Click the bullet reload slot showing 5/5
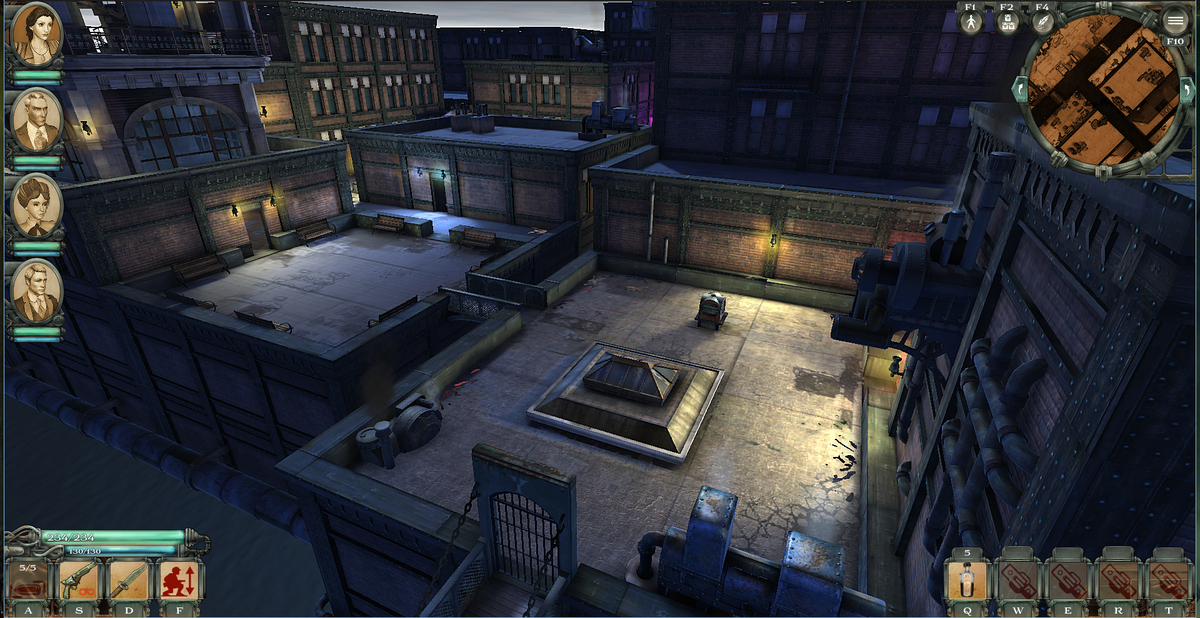This screenshot has width=1200, height=618. click(27, 580)
